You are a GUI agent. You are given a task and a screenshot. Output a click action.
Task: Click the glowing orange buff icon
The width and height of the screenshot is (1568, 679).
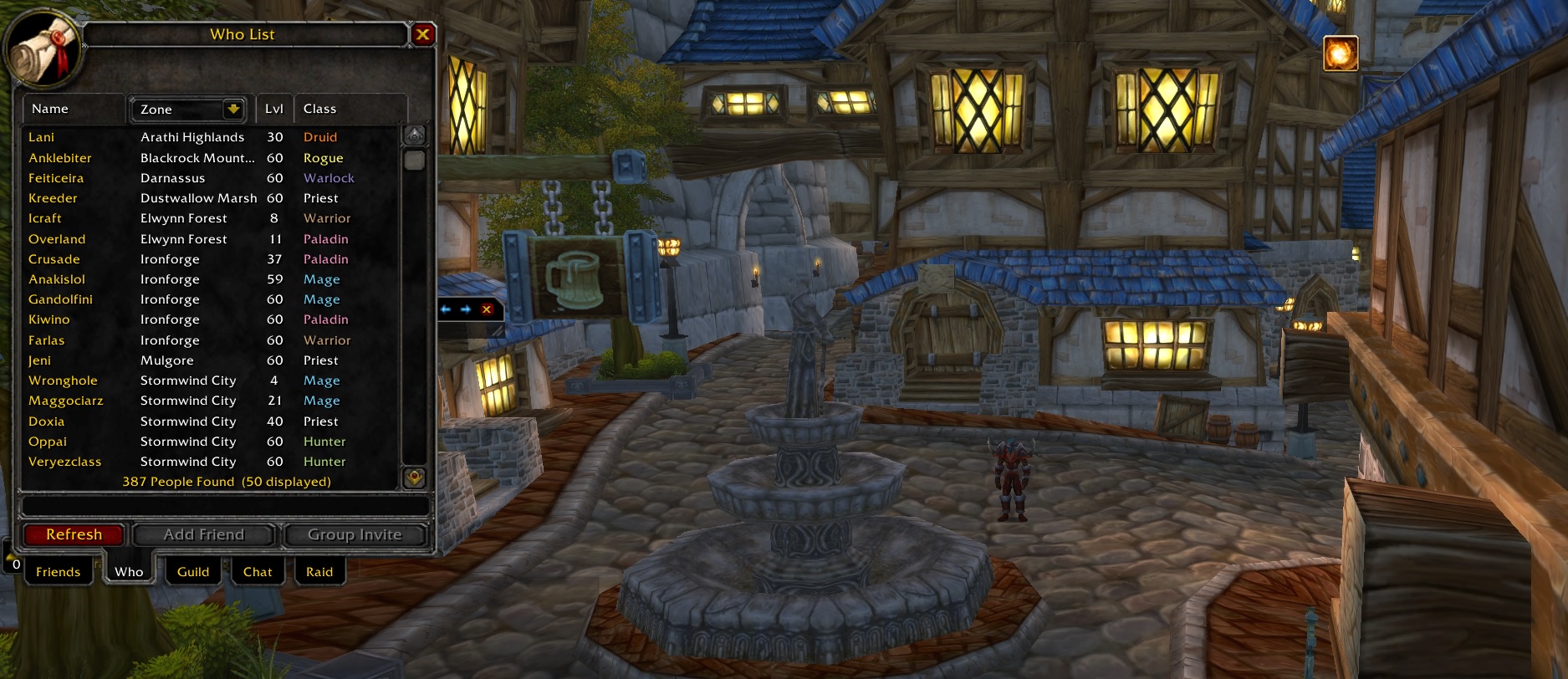(x=1341, y=54)
